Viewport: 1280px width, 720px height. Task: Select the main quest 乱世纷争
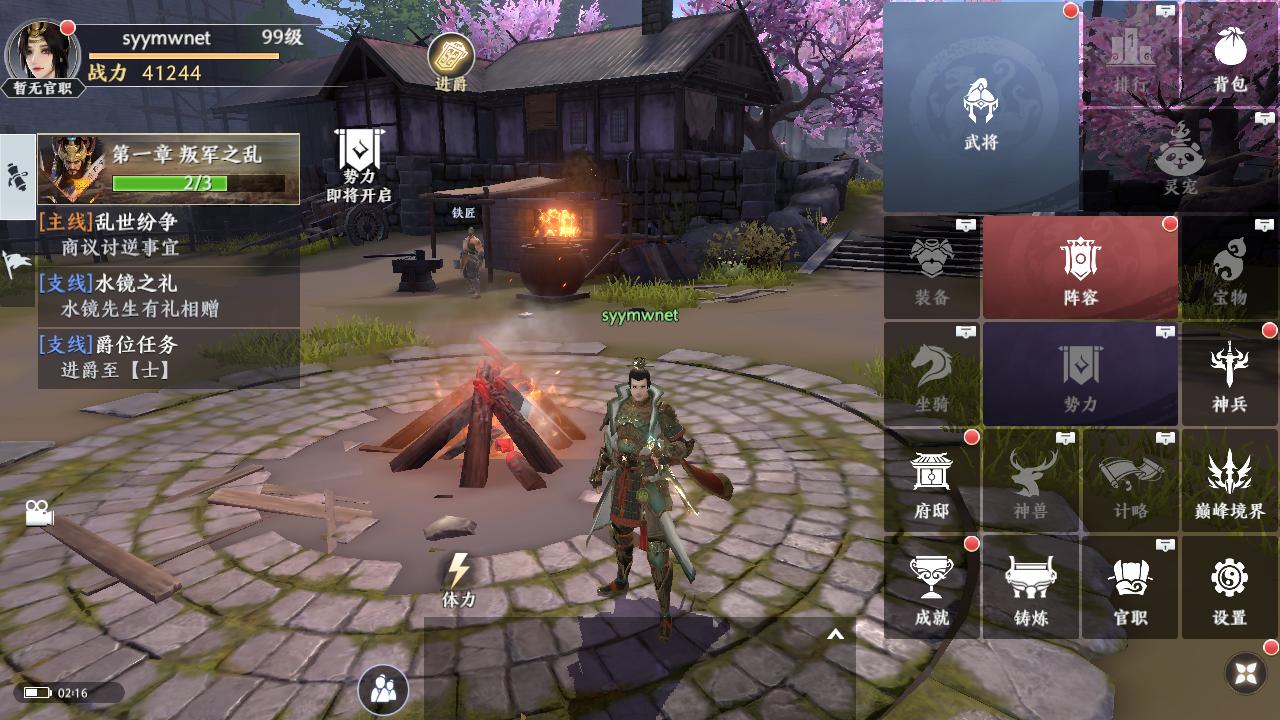click(168, 234)
